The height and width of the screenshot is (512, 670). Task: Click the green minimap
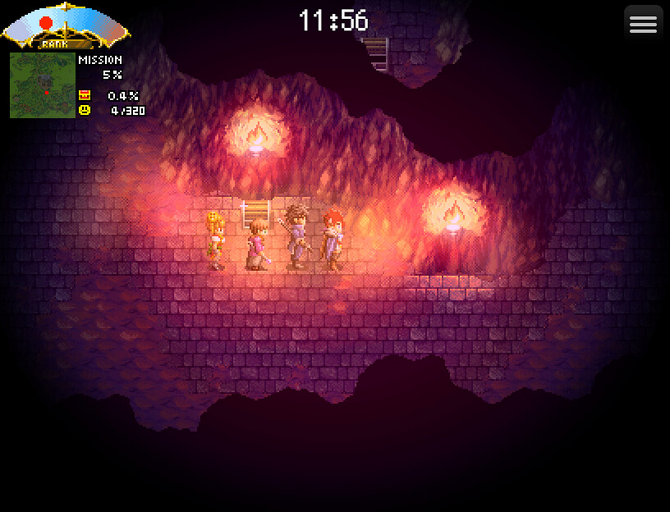42,85
